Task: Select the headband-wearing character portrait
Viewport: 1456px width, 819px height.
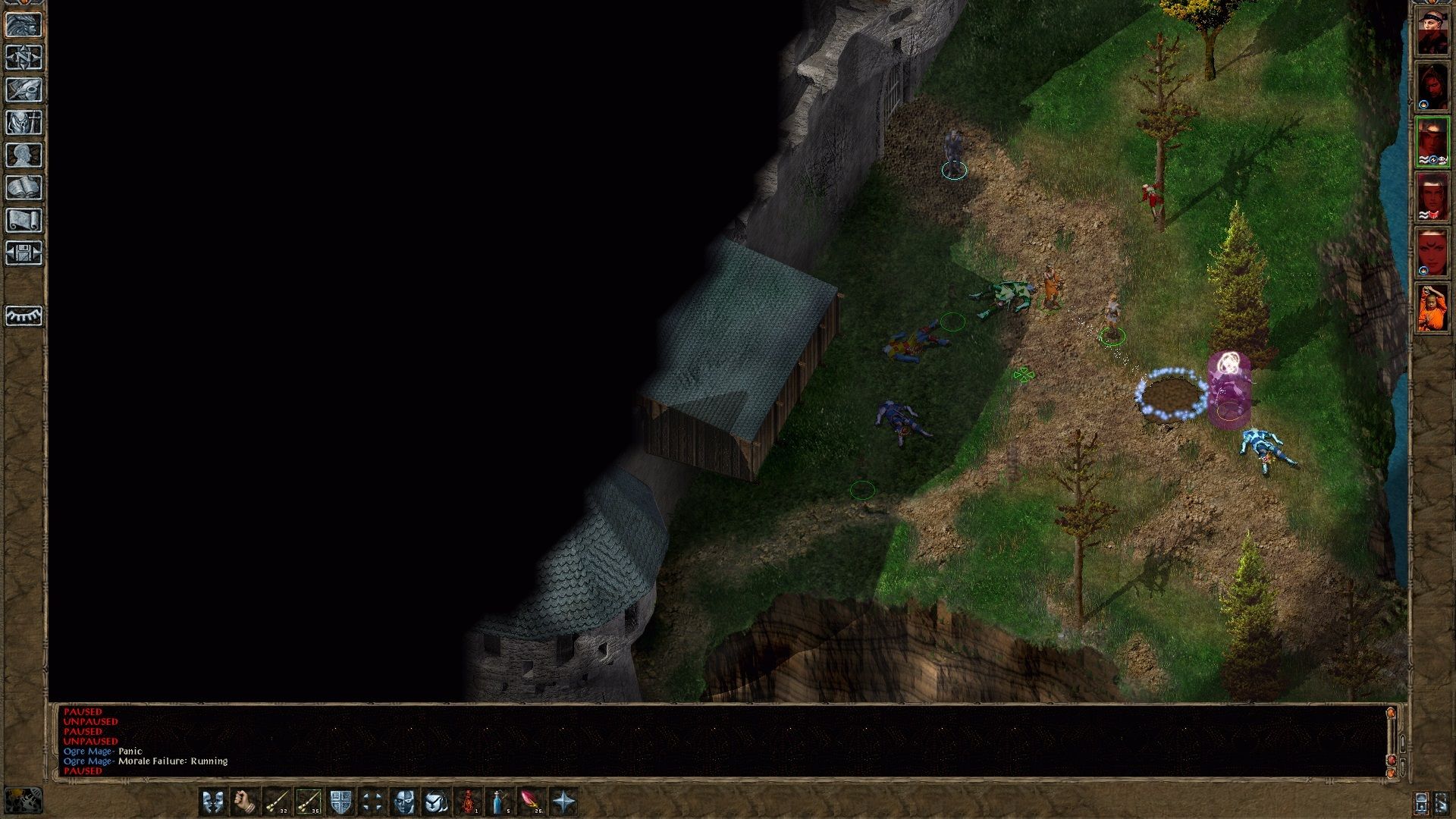Action: point(1432,30)
